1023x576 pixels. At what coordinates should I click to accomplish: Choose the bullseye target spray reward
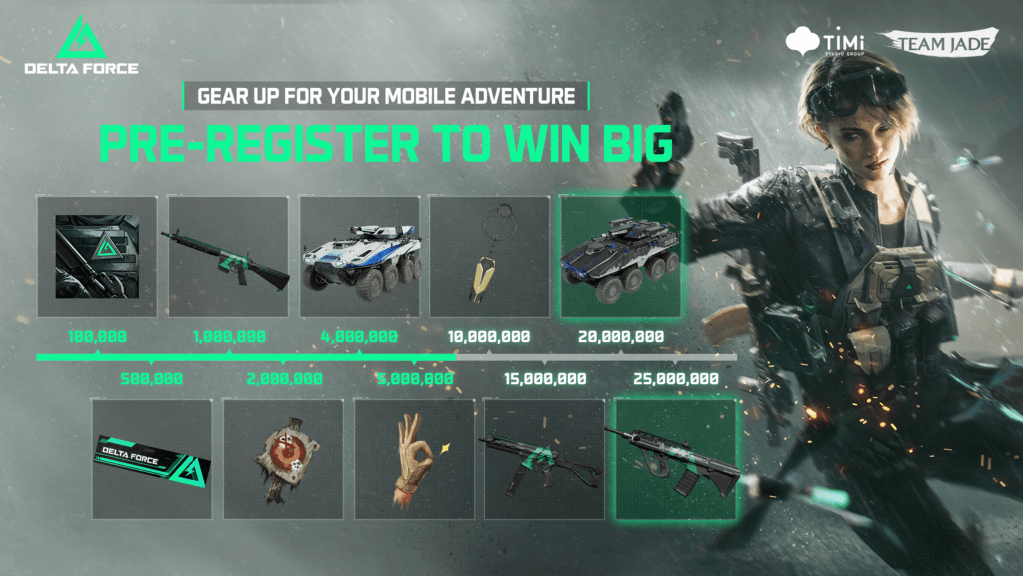tap(283, 460)
